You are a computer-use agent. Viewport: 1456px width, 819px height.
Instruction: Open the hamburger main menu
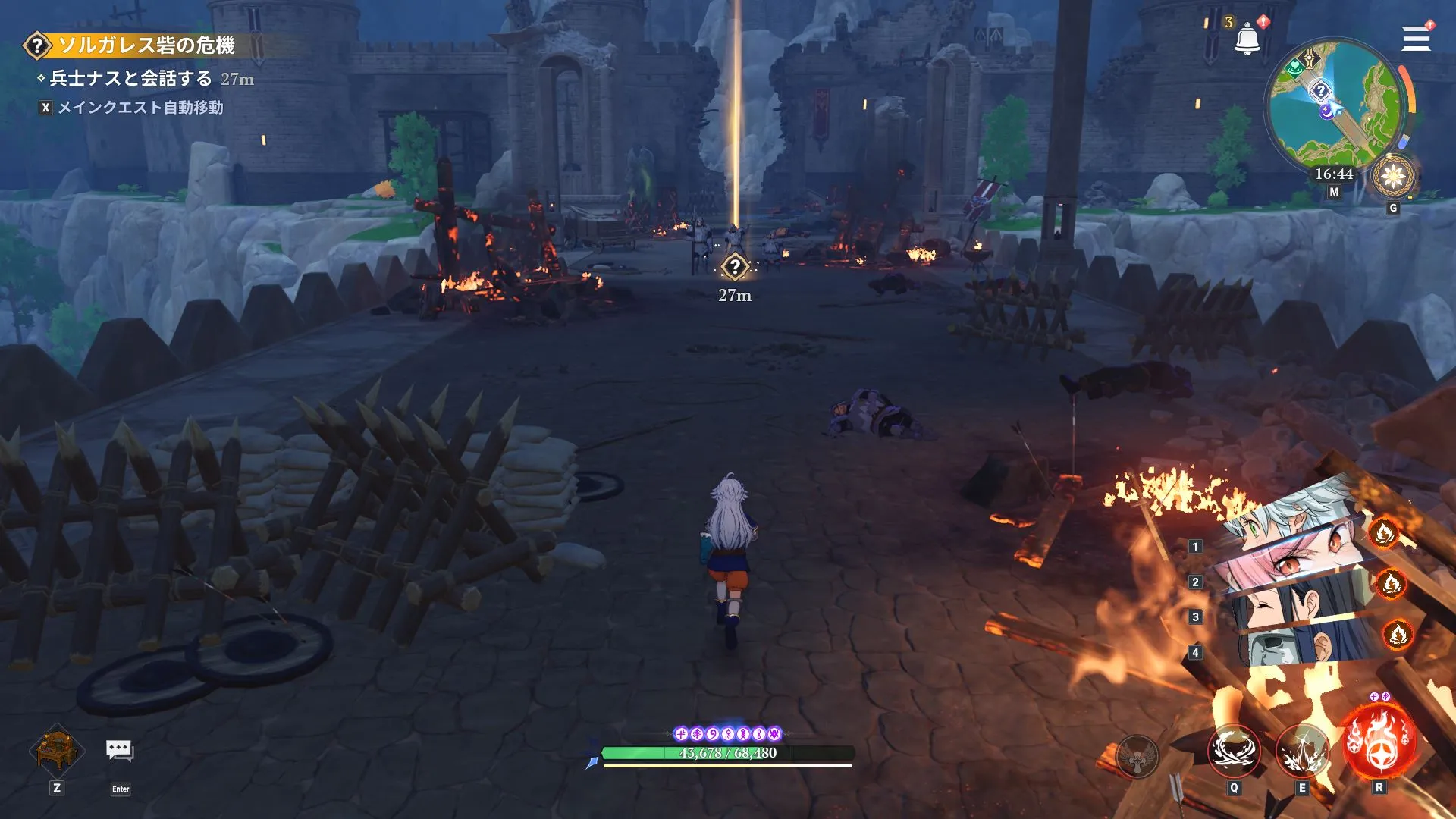click(x=1415, y=39)
